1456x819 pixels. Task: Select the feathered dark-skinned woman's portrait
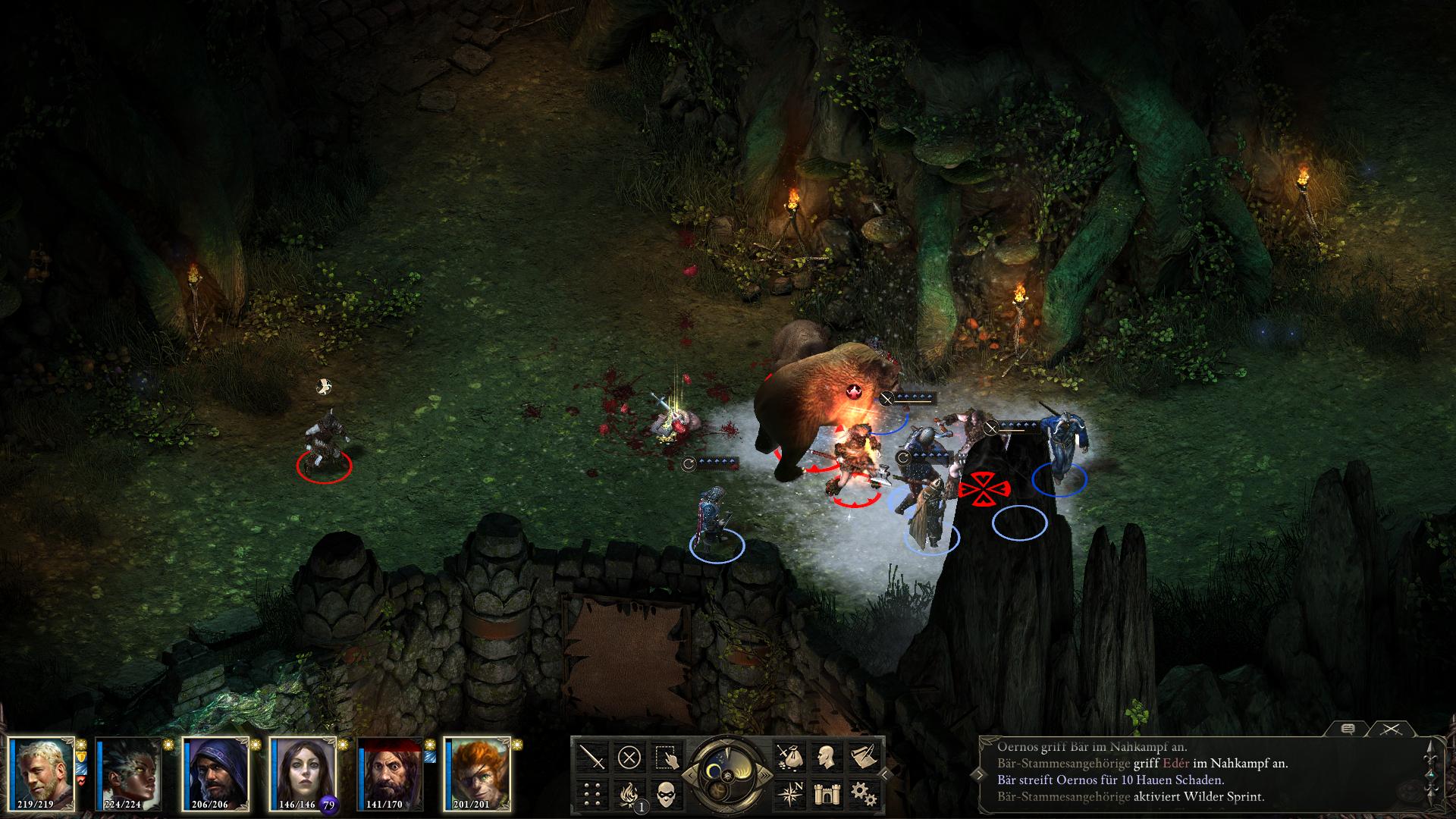[129, 773]
